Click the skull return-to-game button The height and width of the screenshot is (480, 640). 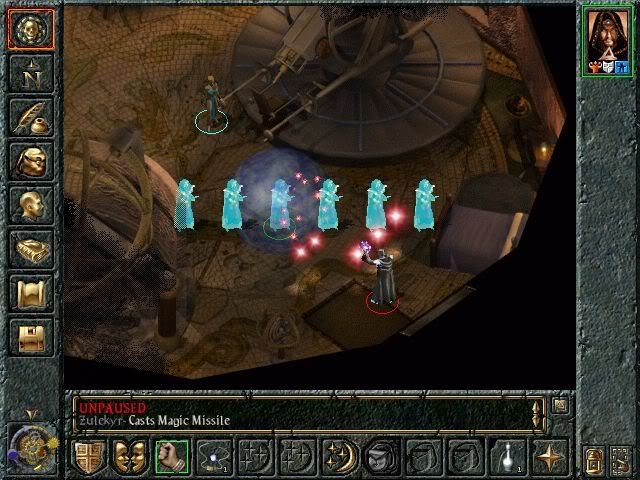click(x=31, y=29)
